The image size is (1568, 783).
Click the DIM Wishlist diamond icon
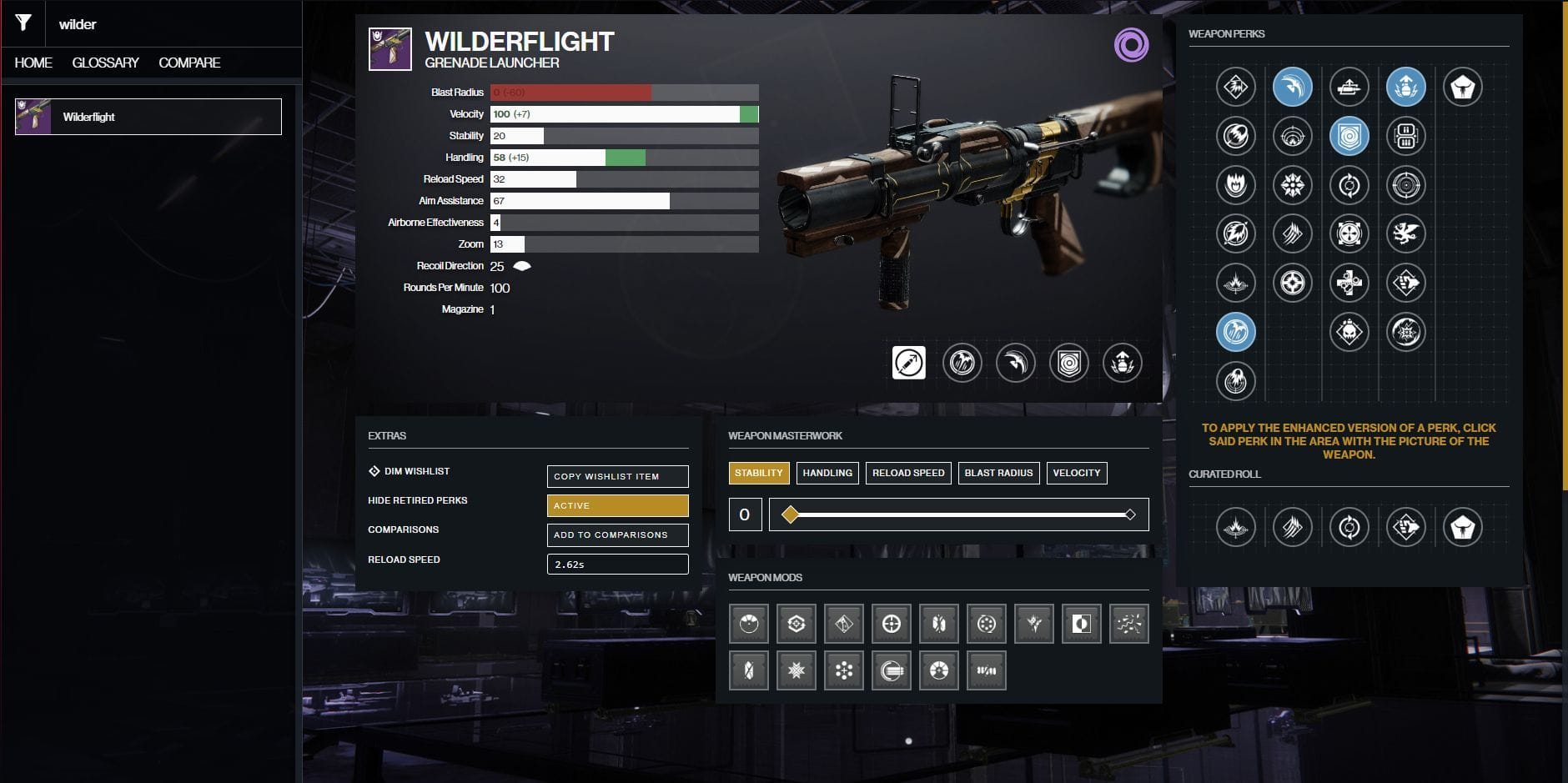click(x=374, y=470)
